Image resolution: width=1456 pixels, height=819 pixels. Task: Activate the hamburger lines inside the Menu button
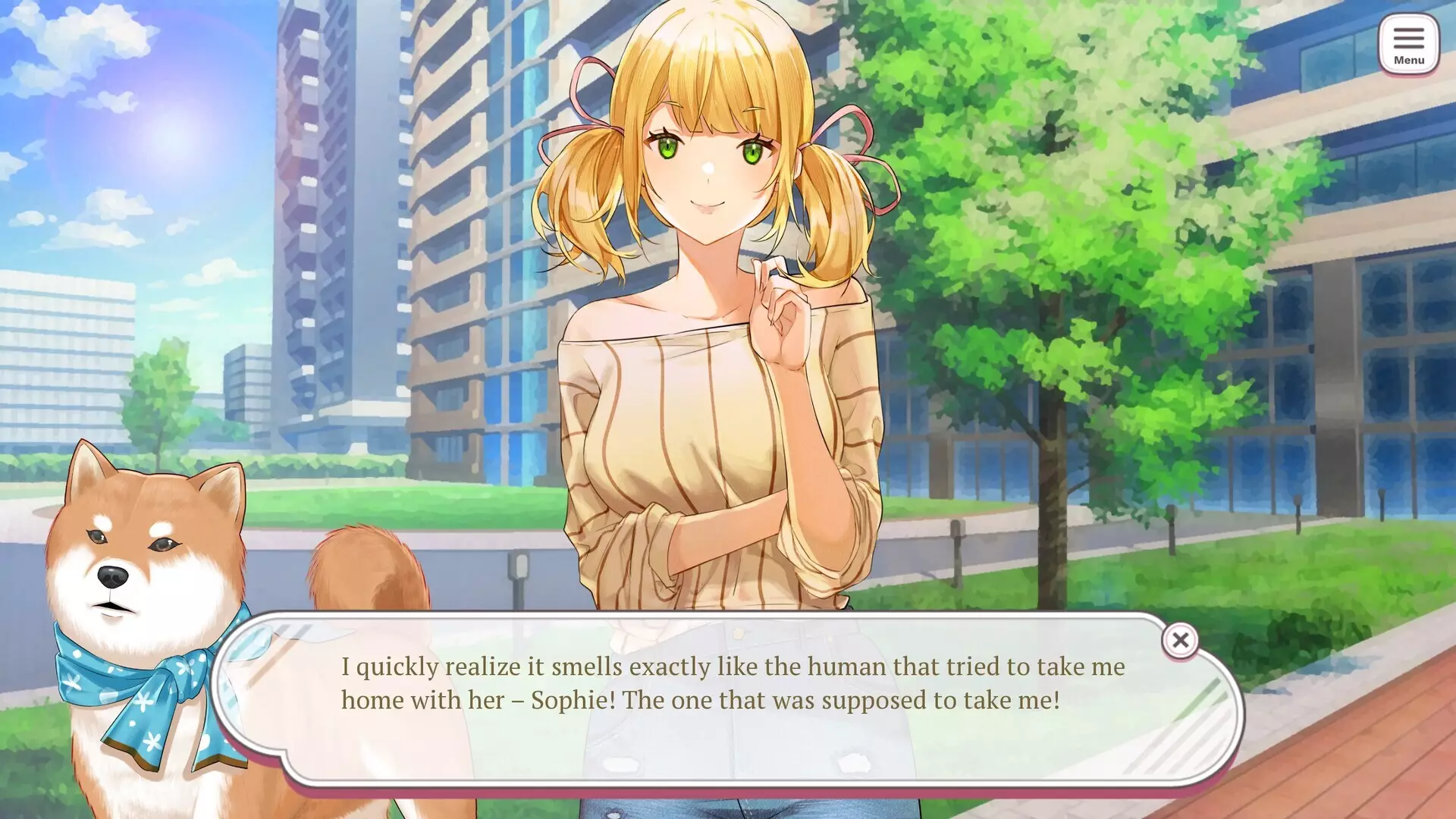coord(1409,36)
